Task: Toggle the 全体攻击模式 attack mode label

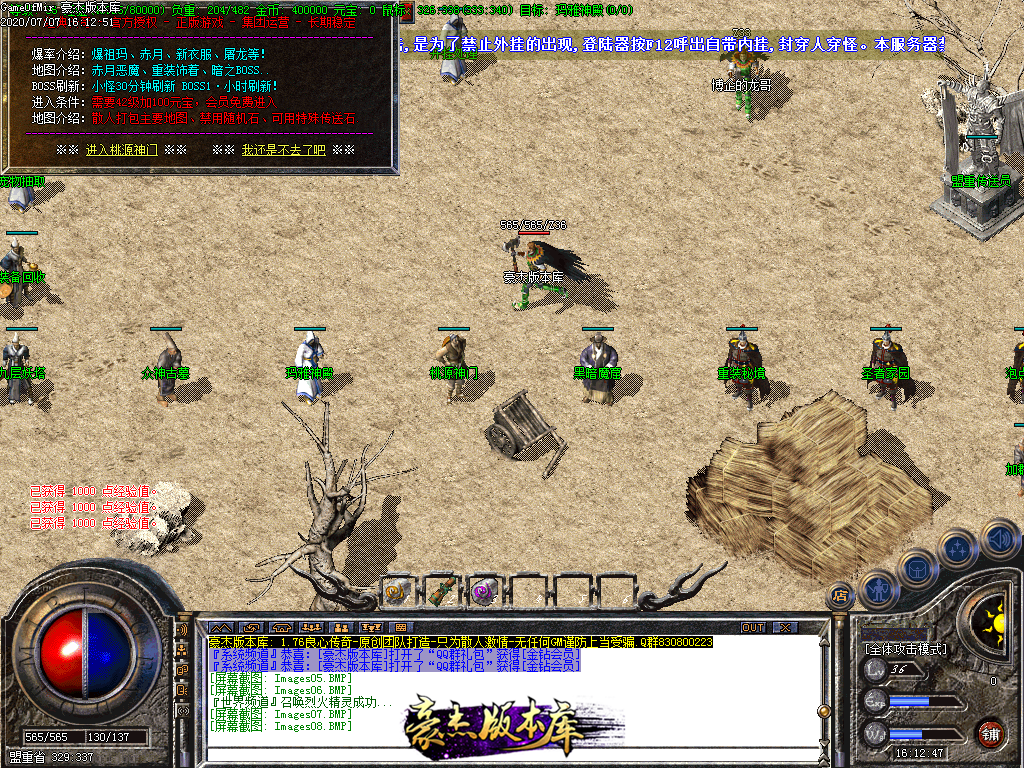Action: 905,649
